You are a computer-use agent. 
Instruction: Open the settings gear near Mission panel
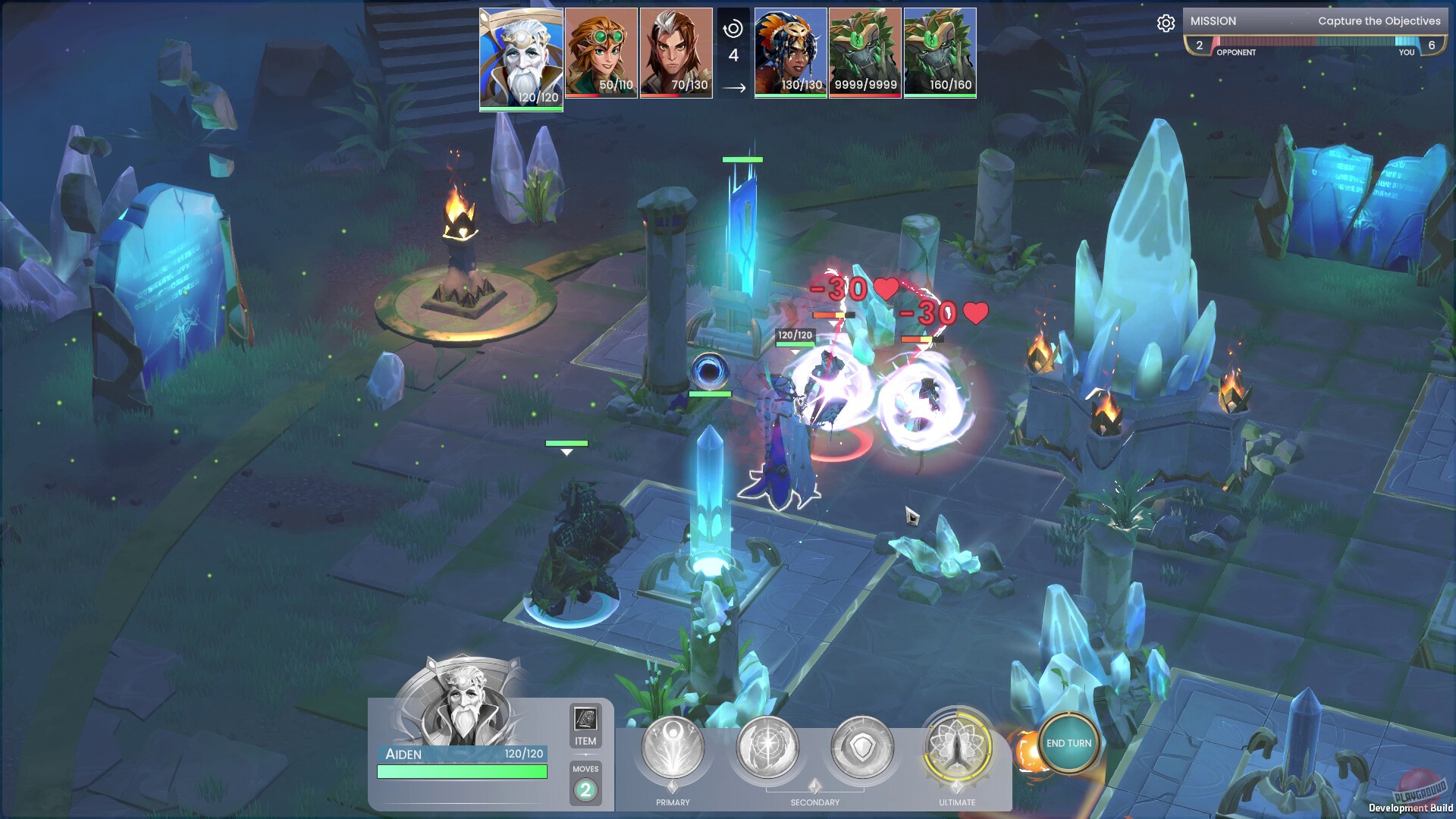coord(1166,24)
